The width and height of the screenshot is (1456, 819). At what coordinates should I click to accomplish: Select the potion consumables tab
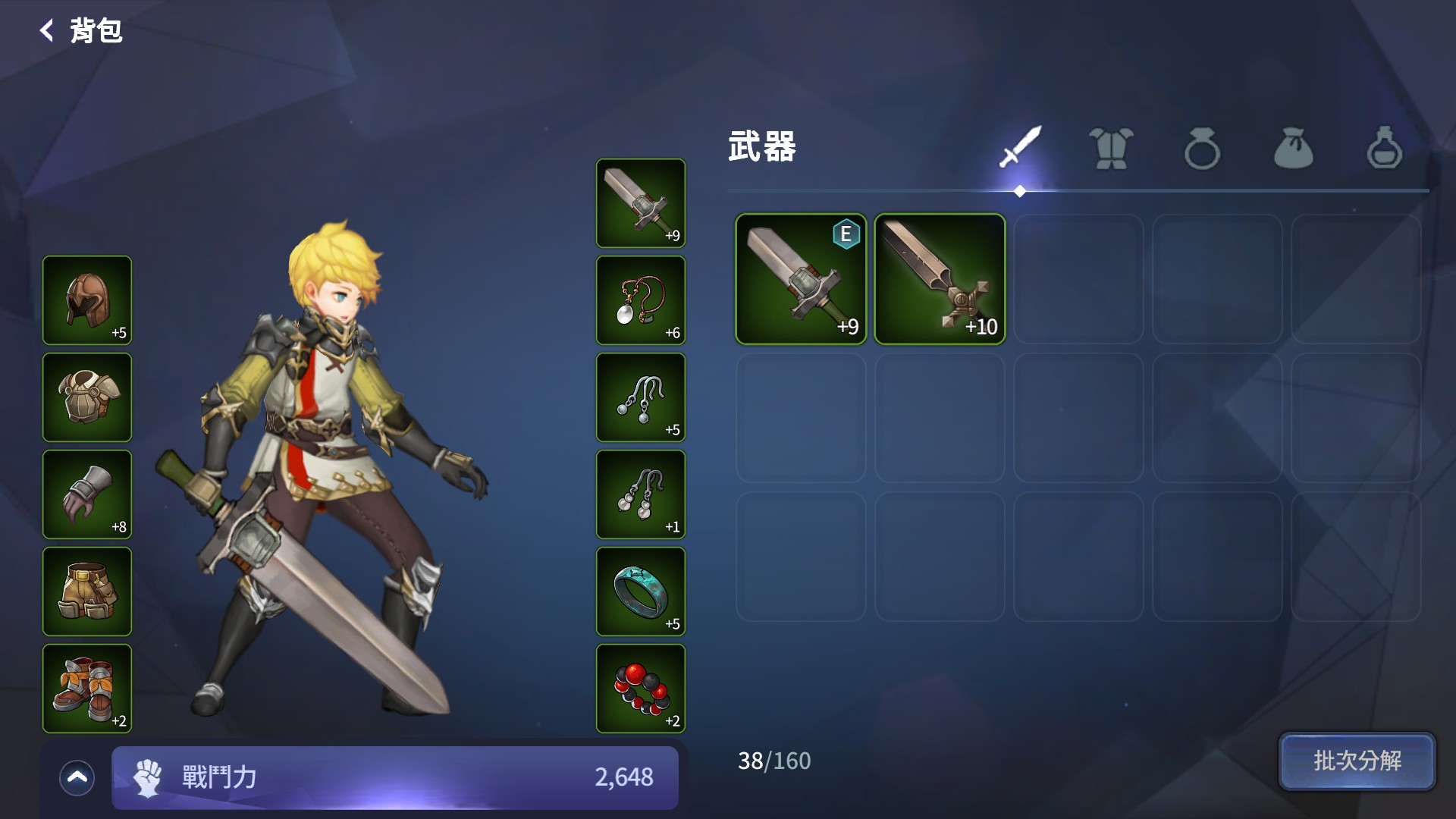(1384, 148)
